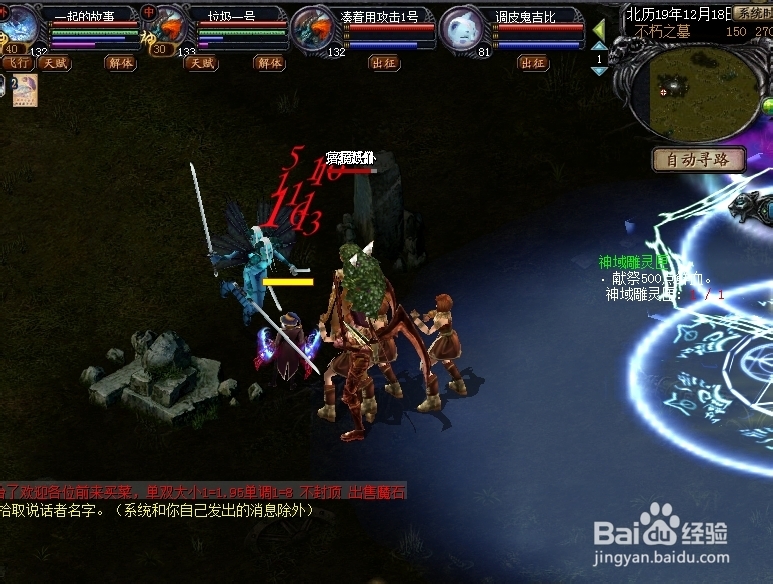This screenshot has width=773, height=584.
Task: Open 天赋 for 垃圾一号
Action: tap(201, 63)
